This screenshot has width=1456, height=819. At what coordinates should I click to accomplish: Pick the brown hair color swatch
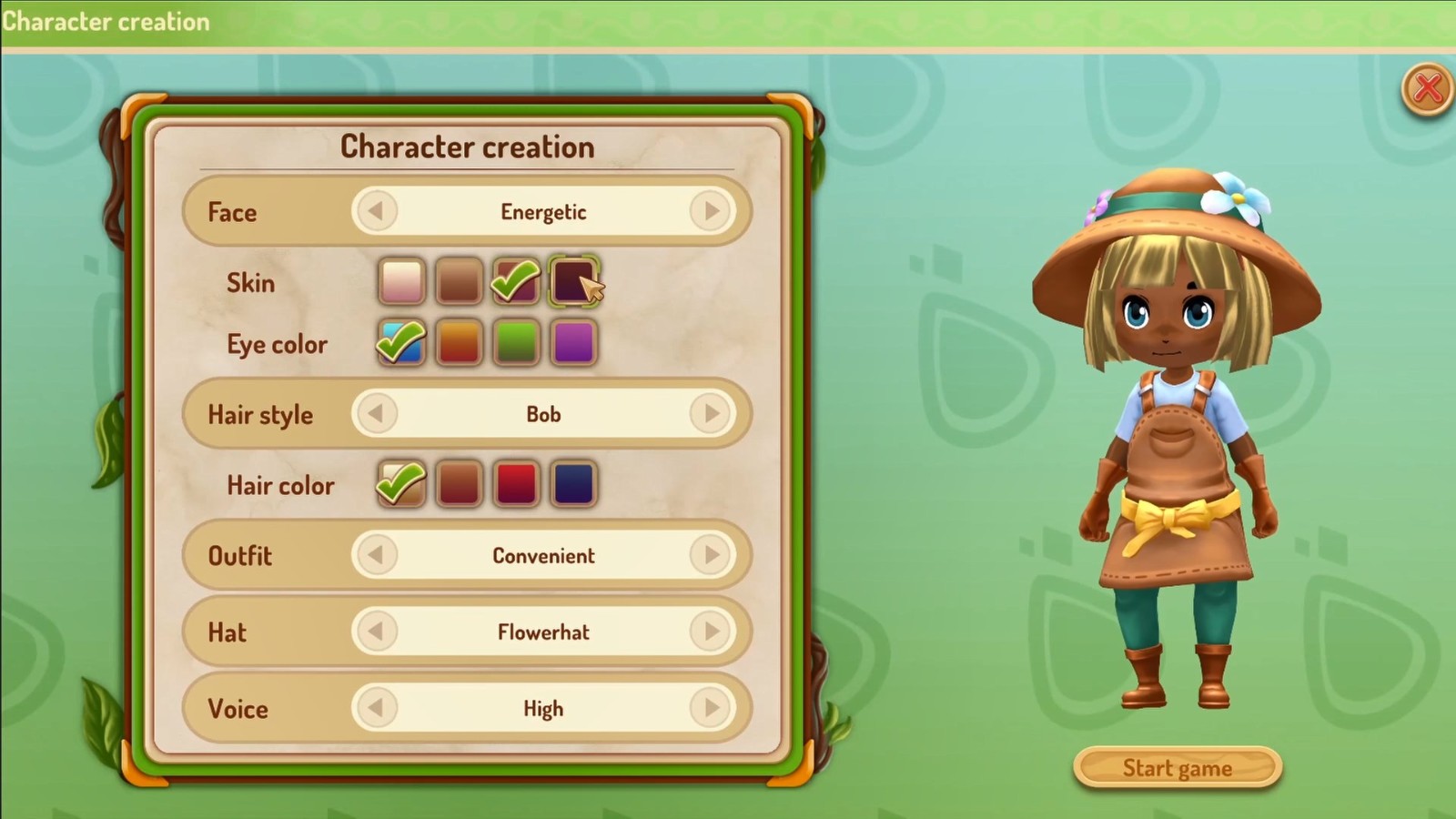(459, 483)
